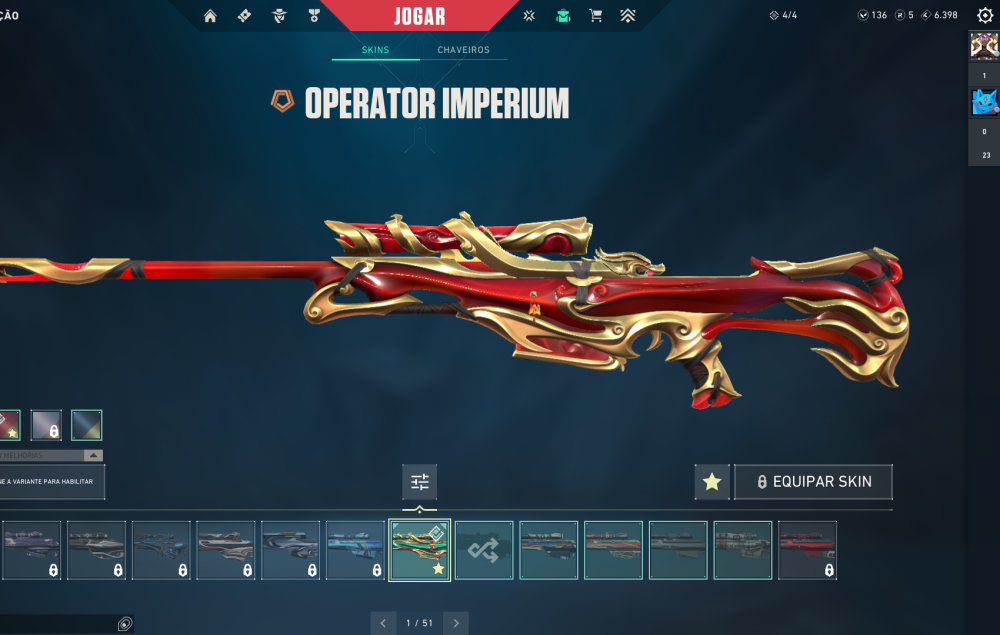
Task: Switch to the Chaveiros tab
Action: pos(463,50)
